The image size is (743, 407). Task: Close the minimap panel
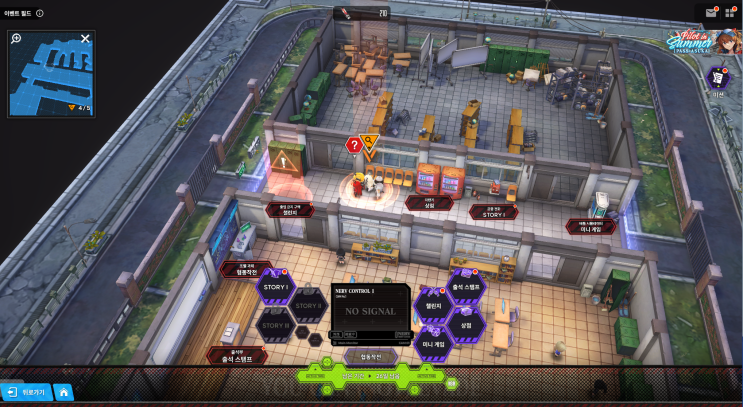(x=85, y=39)
